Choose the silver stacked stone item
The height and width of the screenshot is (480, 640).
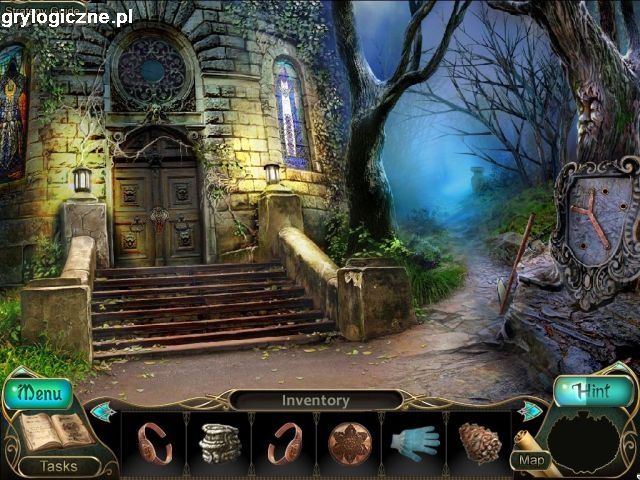220,442
